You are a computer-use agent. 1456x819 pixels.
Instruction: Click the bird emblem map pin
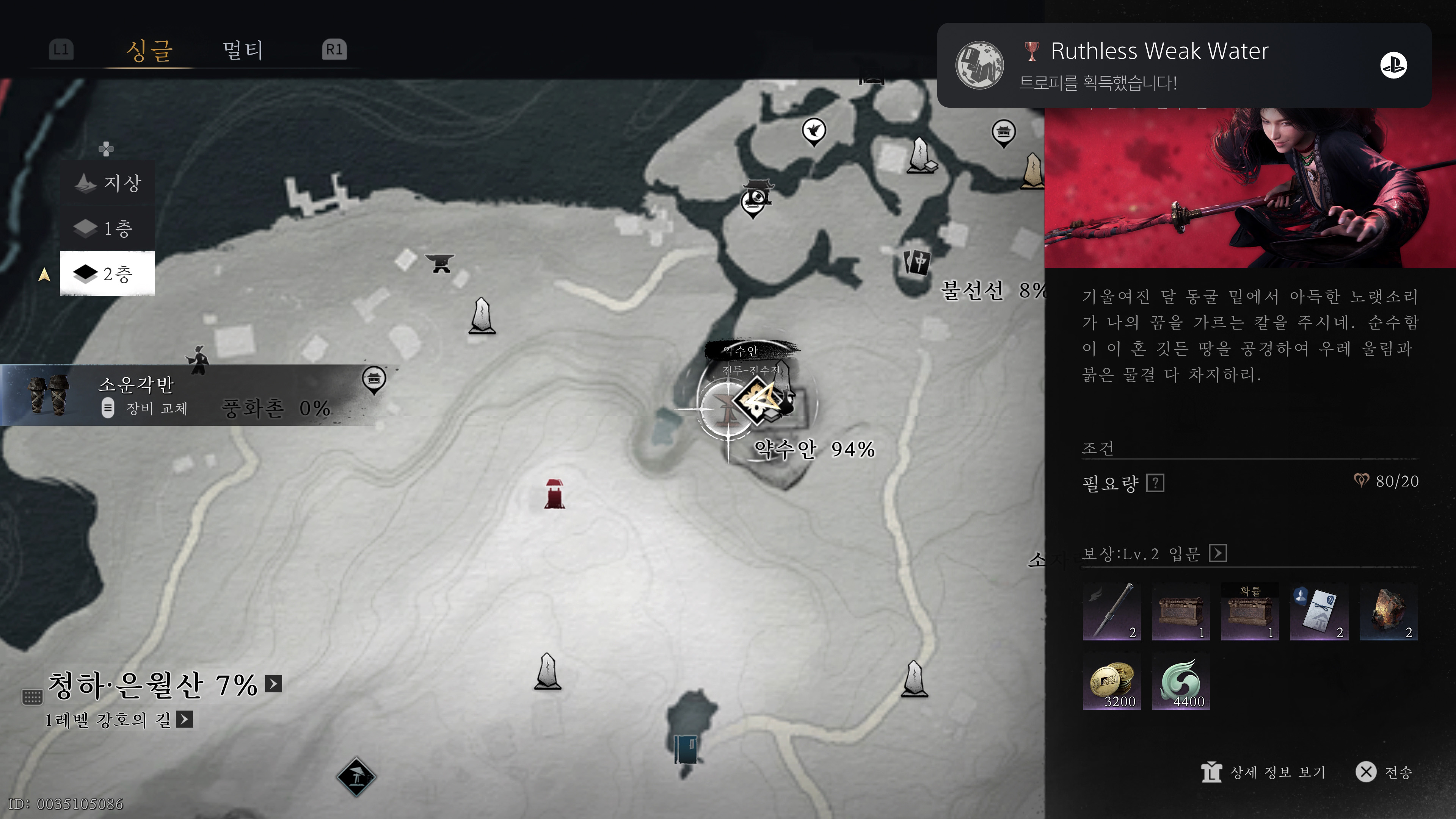pyautogui.click(x=813, y=131)
